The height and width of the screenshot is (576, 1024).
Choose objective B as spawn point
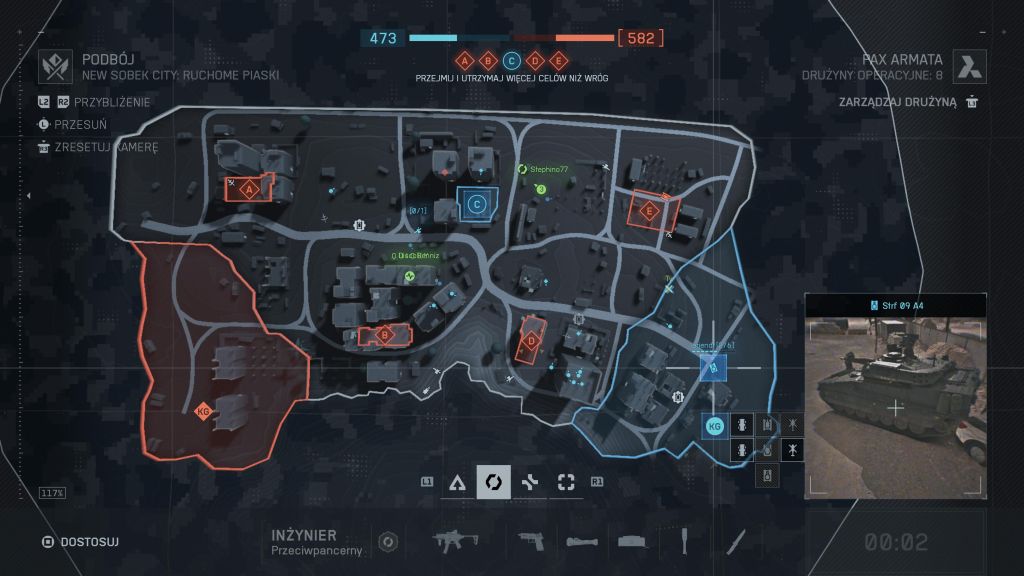(384, 336)
